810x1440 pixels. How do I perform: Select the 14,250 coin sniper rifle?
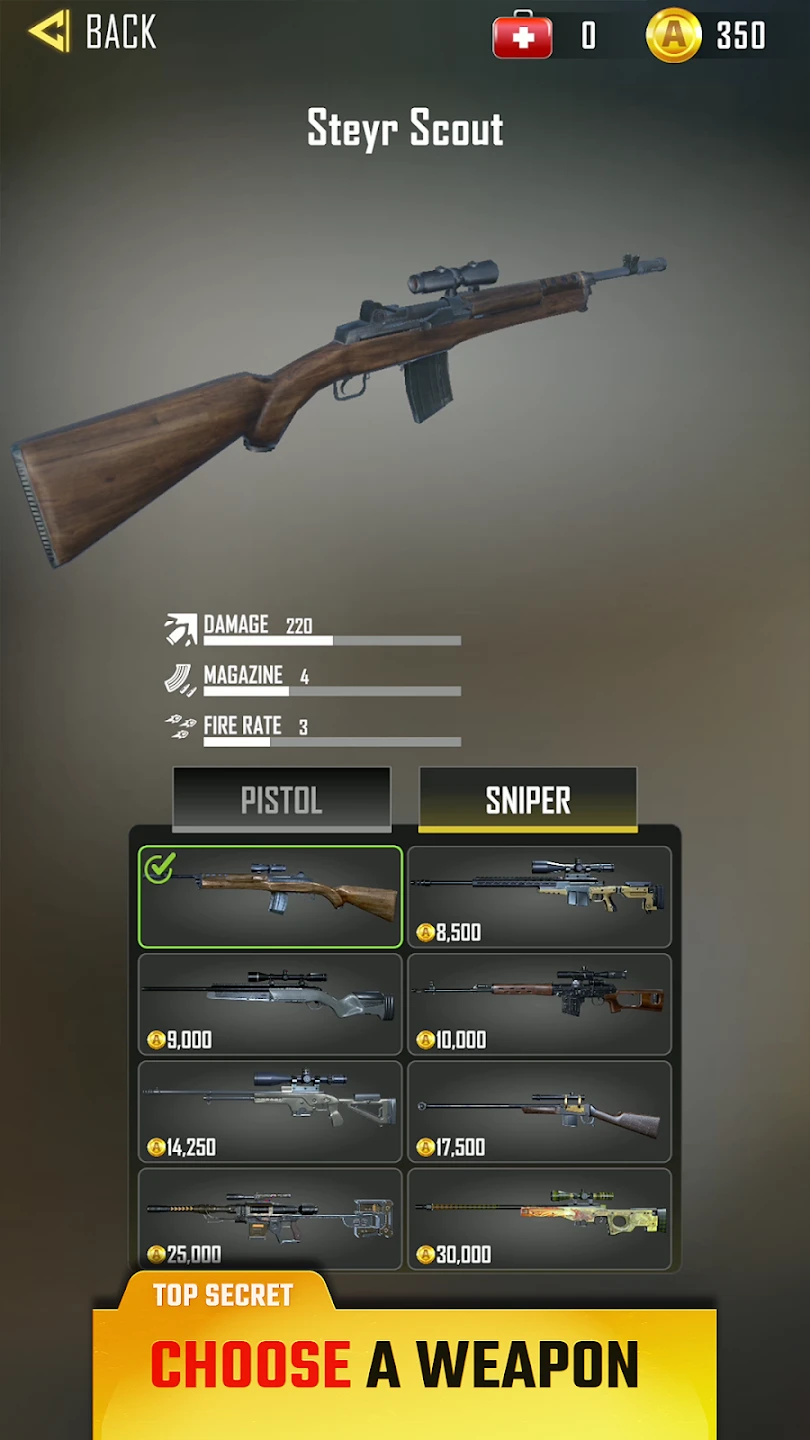270,1111
